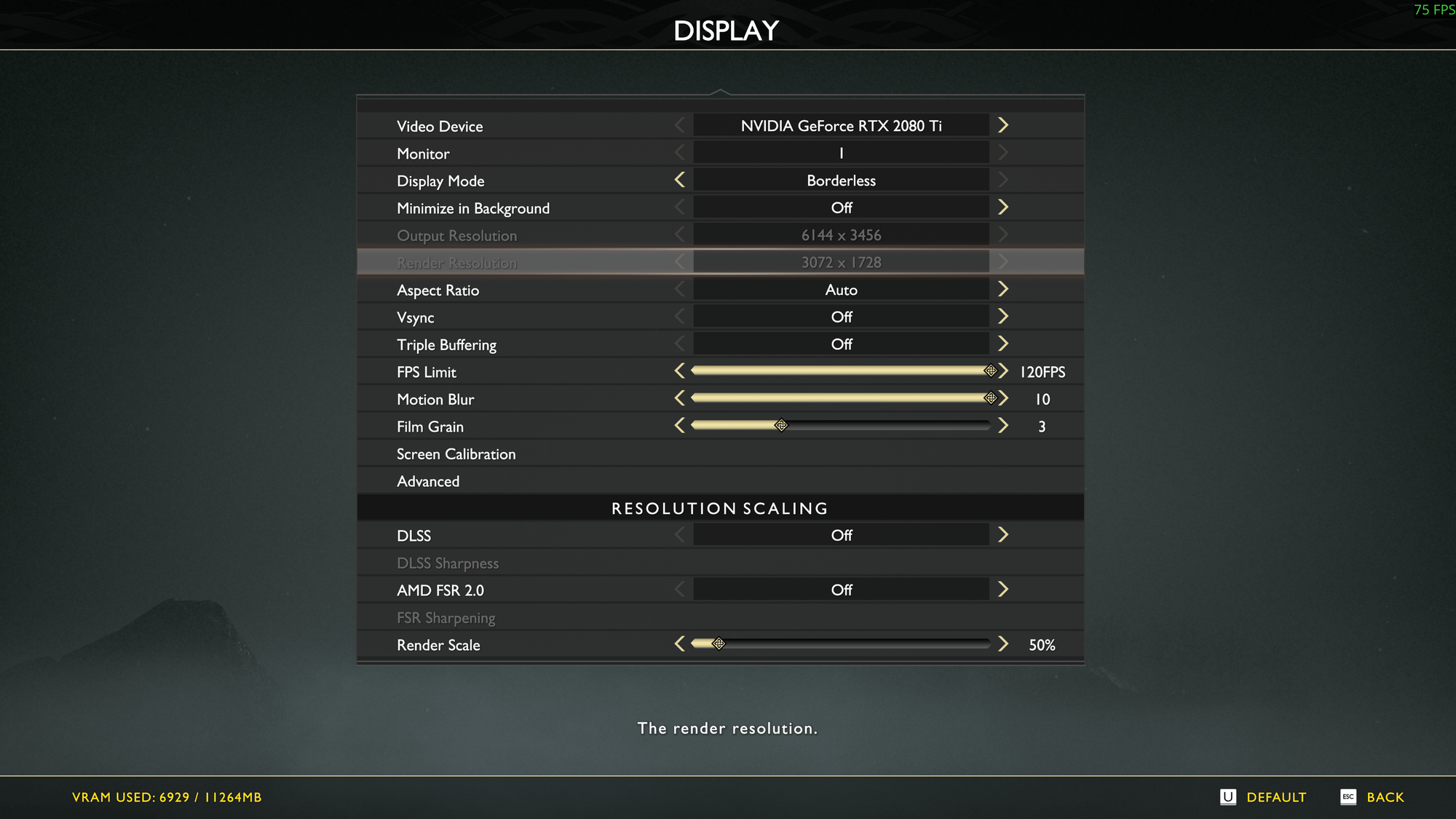Image resolution: width=1456 pixels, height=819 pixels.
Task: Toggle Vsync with its right arrow
Action: tap(1003, 317)
